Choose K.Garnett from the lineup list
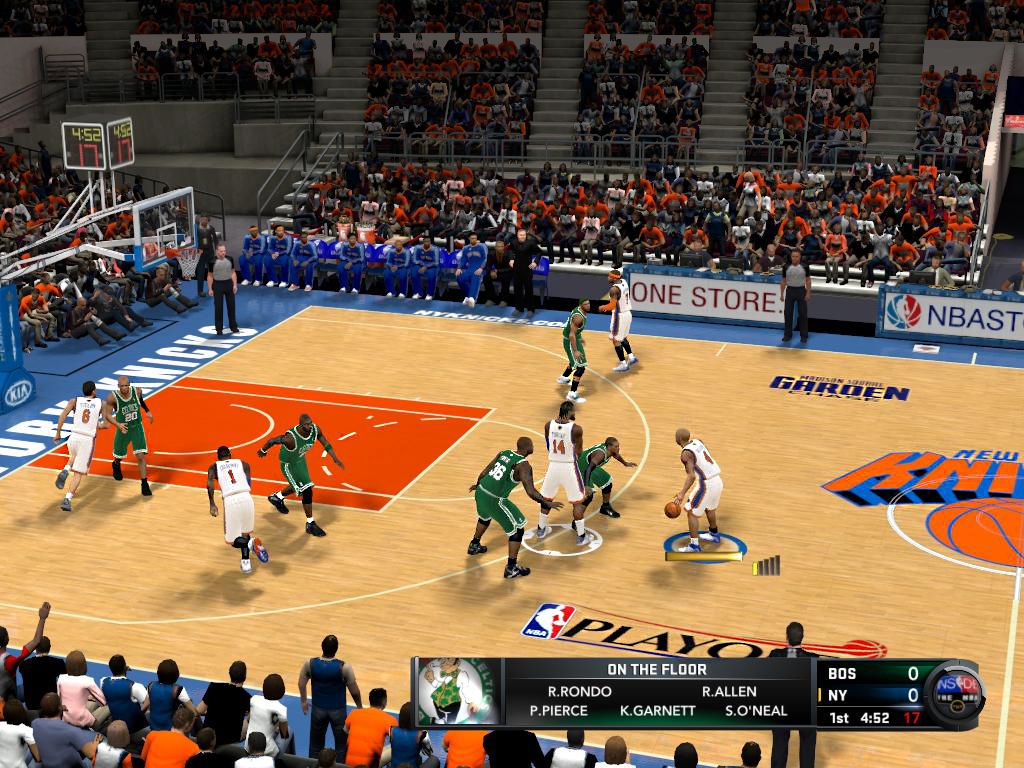This screenshot has height=768, width=1024. [657, 711]
